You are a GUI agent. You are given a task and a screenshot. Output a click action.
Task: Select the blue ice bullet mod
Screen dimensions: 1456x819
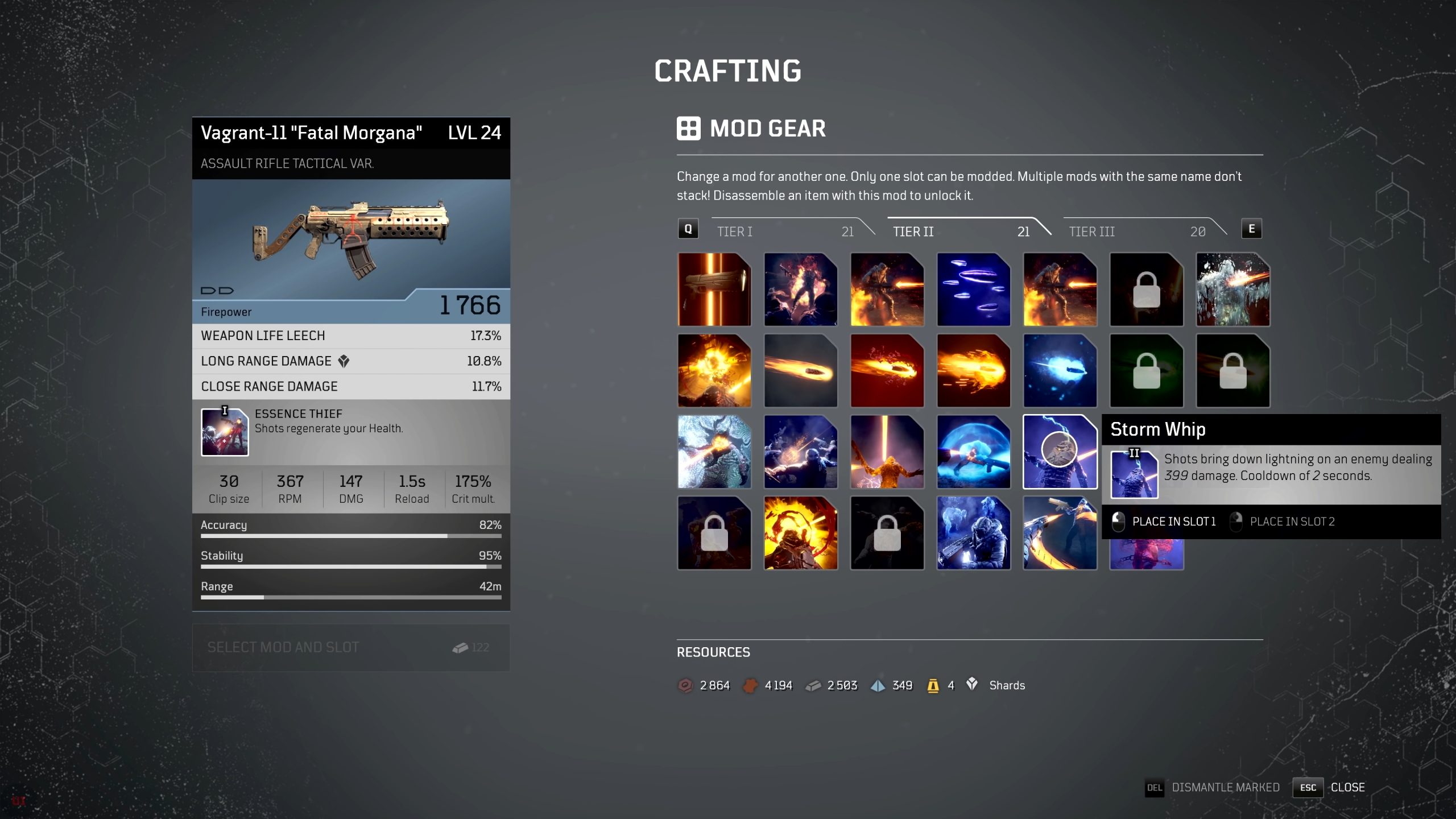pos(1060,371)
